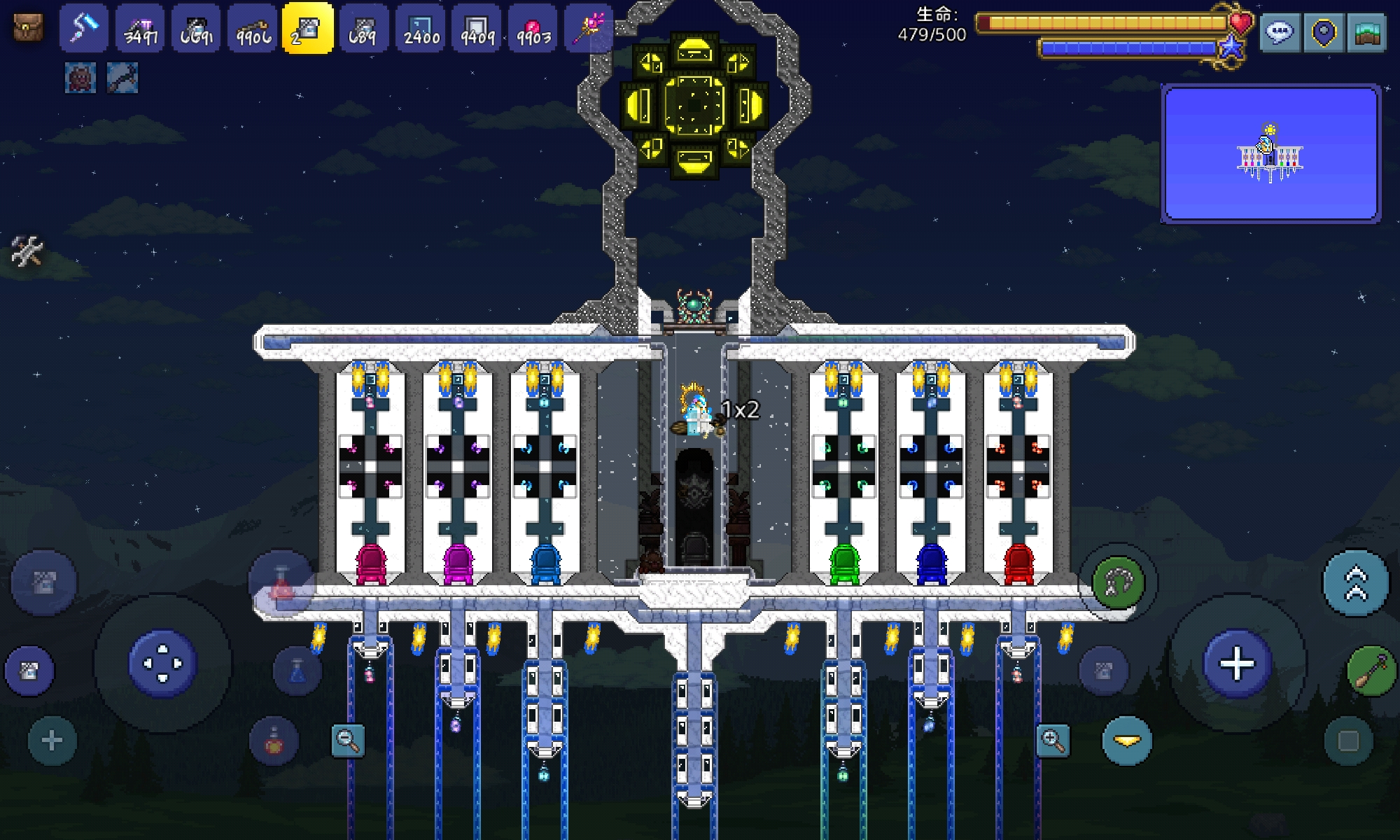Activate the broom mount button

1370,671
